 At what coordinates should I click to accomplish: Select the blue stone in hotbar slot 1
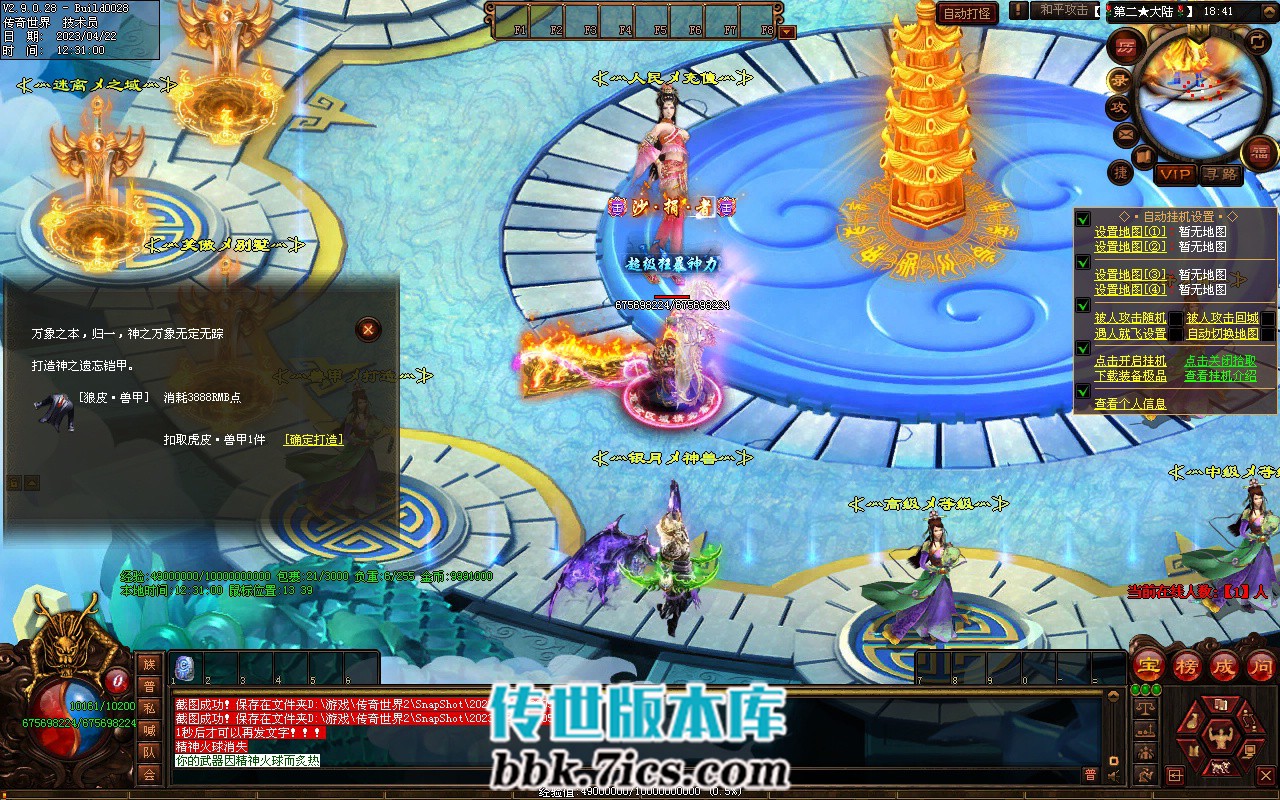point(185,667)
